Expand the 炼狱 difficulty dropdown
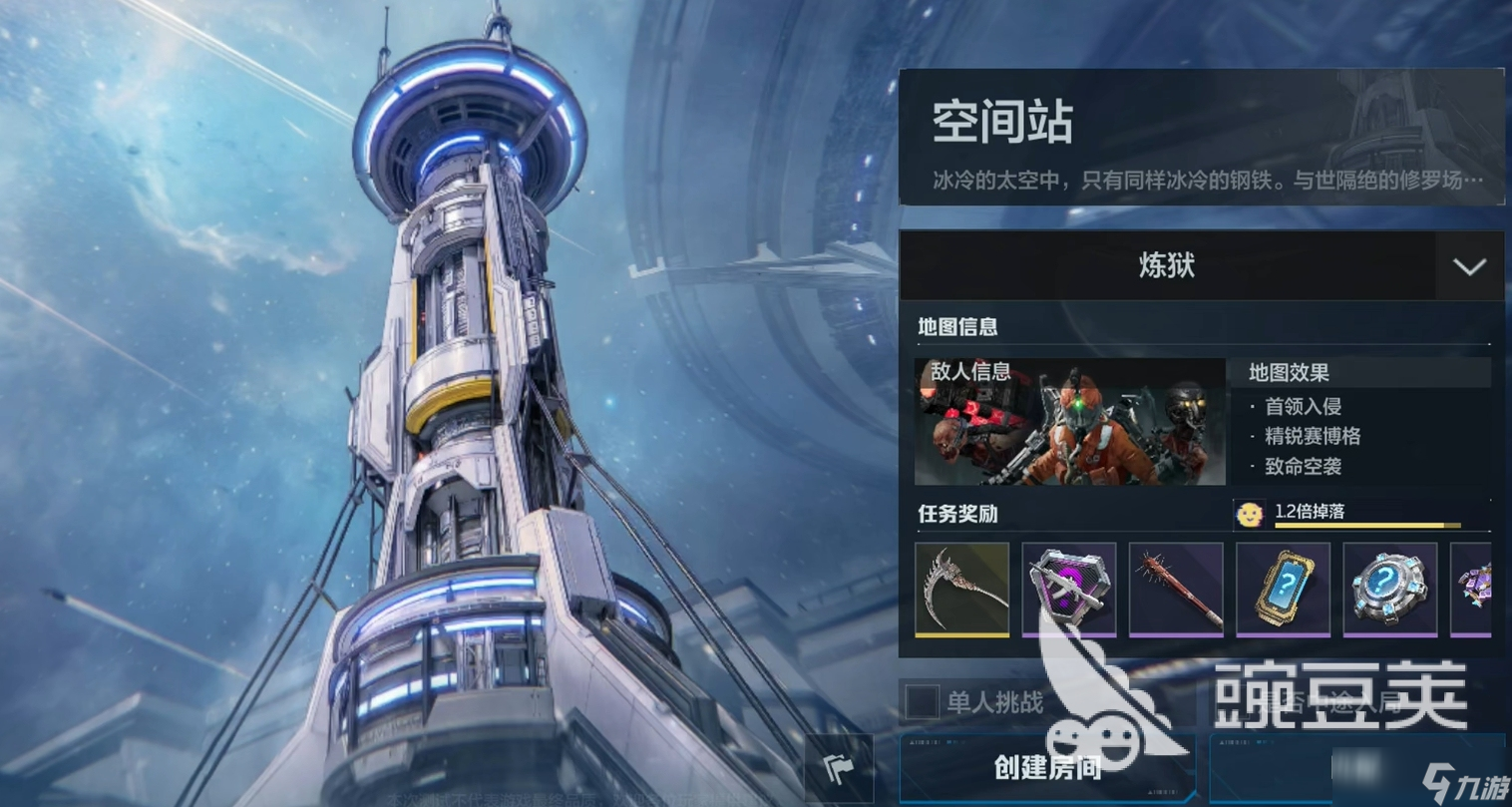Image resolution: width=1512 pixels, height=807 pixels. pos(1202,266)
